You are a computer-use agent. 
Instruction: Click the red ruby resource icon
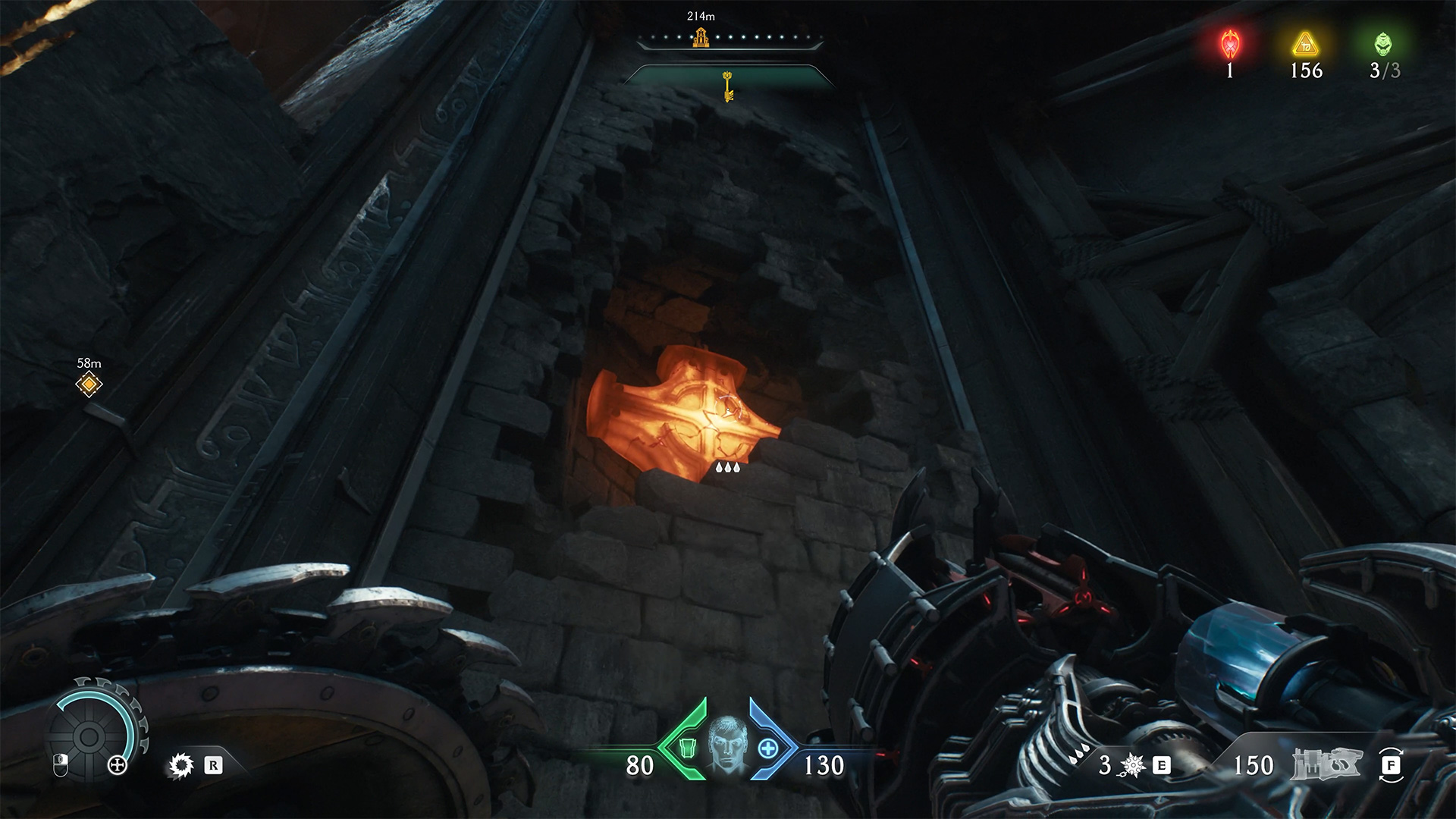pyautogui.click(x=1229, y=45)
